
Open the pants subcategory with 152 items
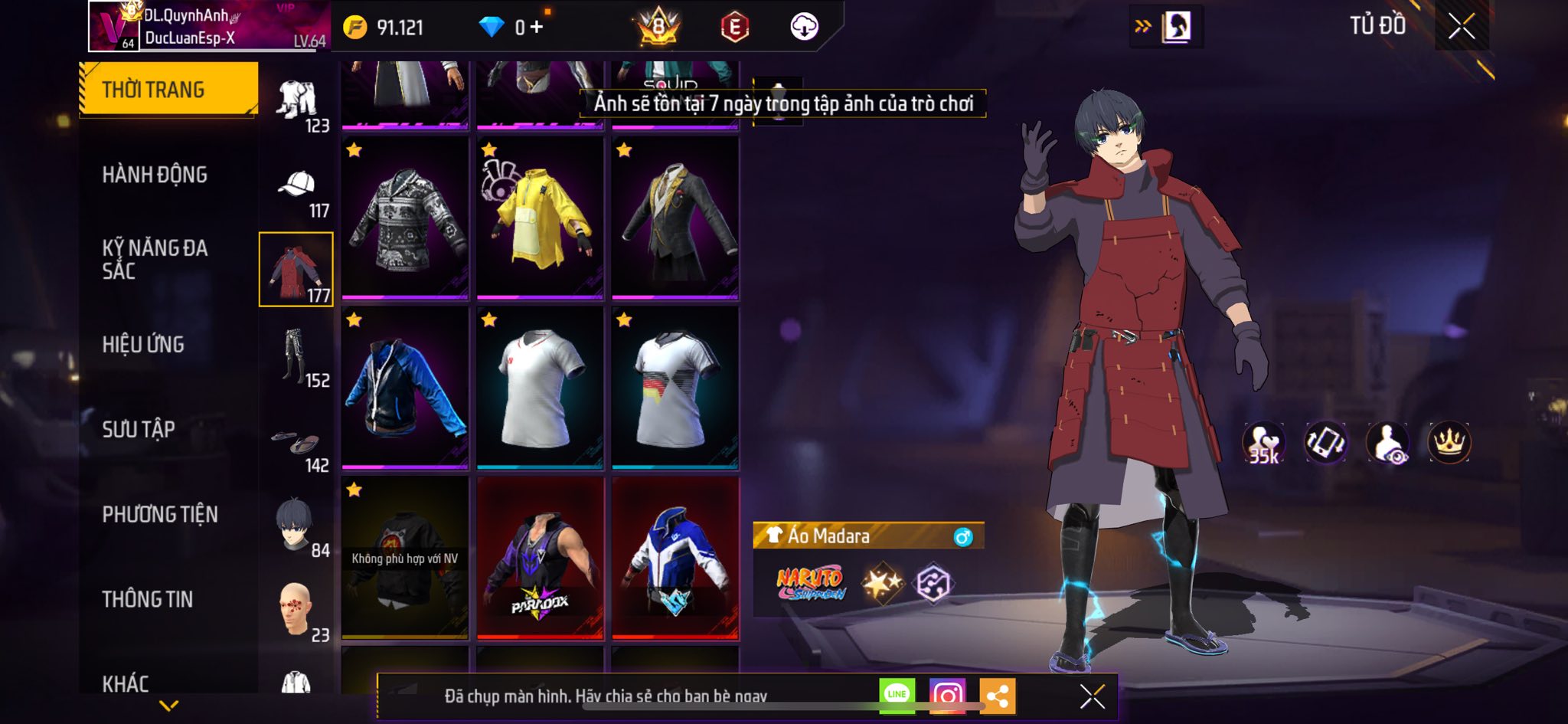(x=297, y=359)
